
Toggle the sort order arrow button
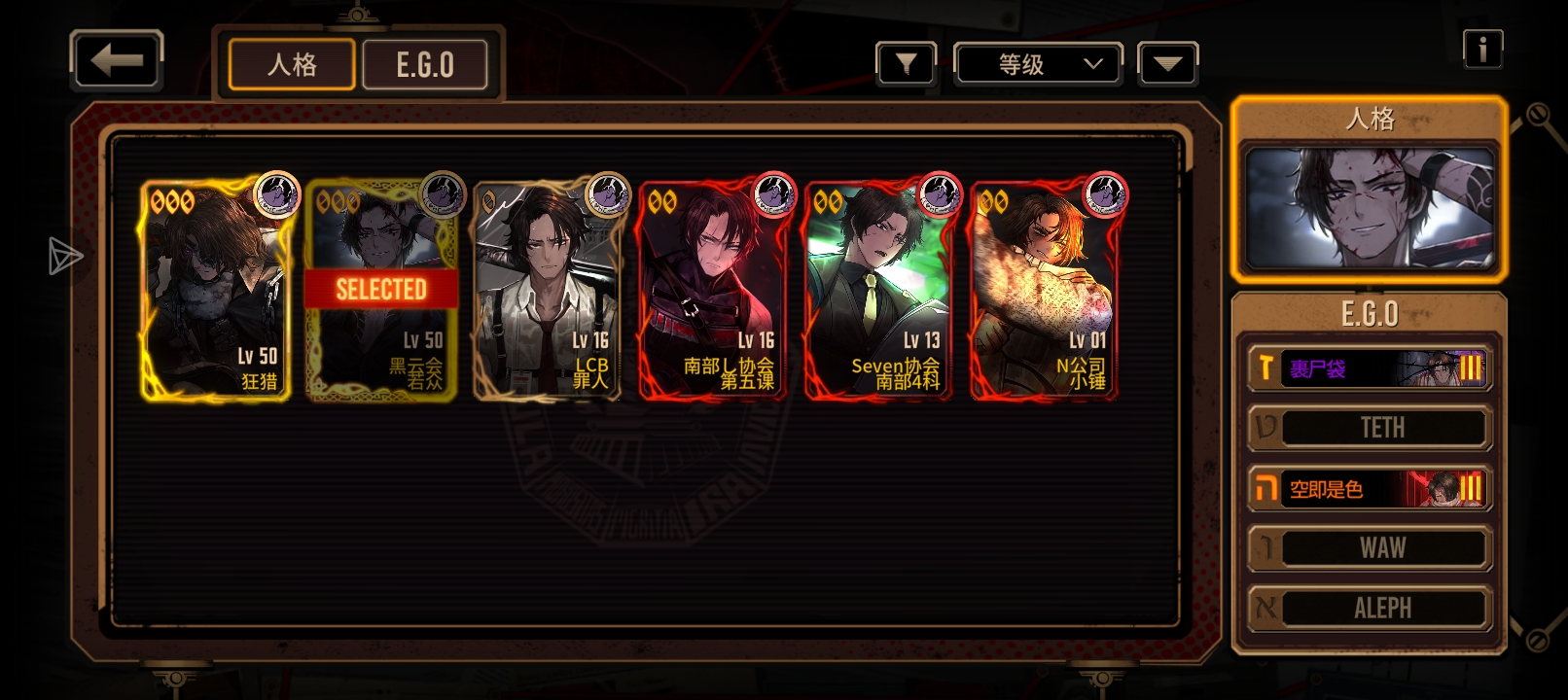1167,65
